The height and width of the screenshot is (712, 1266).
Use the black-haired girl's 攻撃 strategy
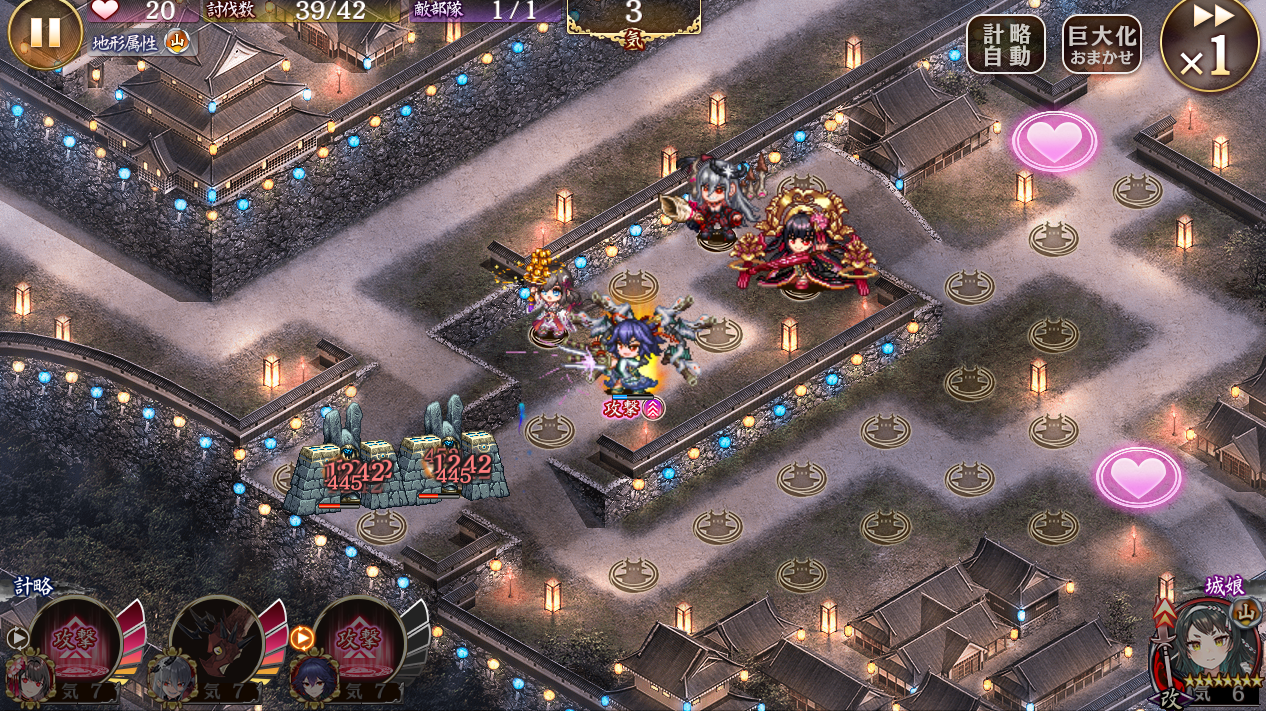[x=75, y=642]
